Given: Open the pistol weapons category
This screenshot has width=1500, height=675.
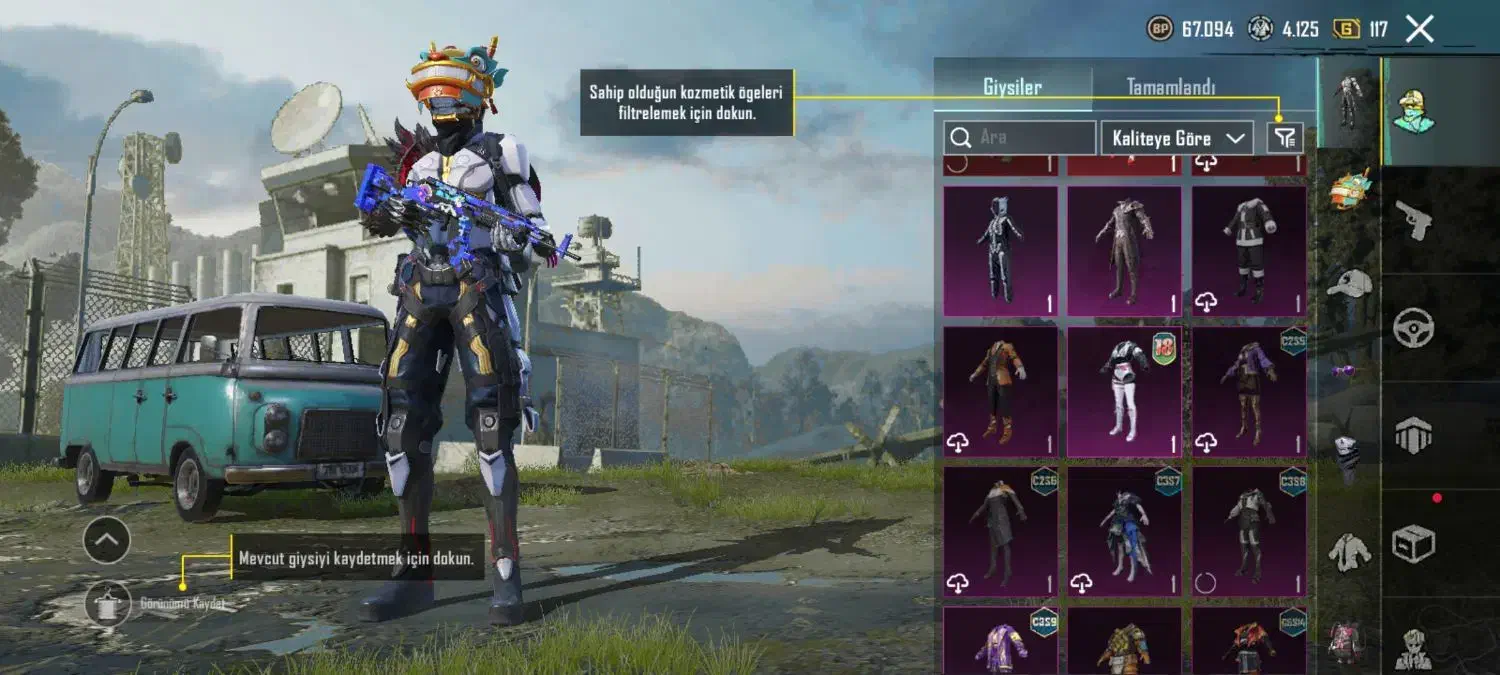Looking at the screenshot, I should click(x=1414, y=220).
